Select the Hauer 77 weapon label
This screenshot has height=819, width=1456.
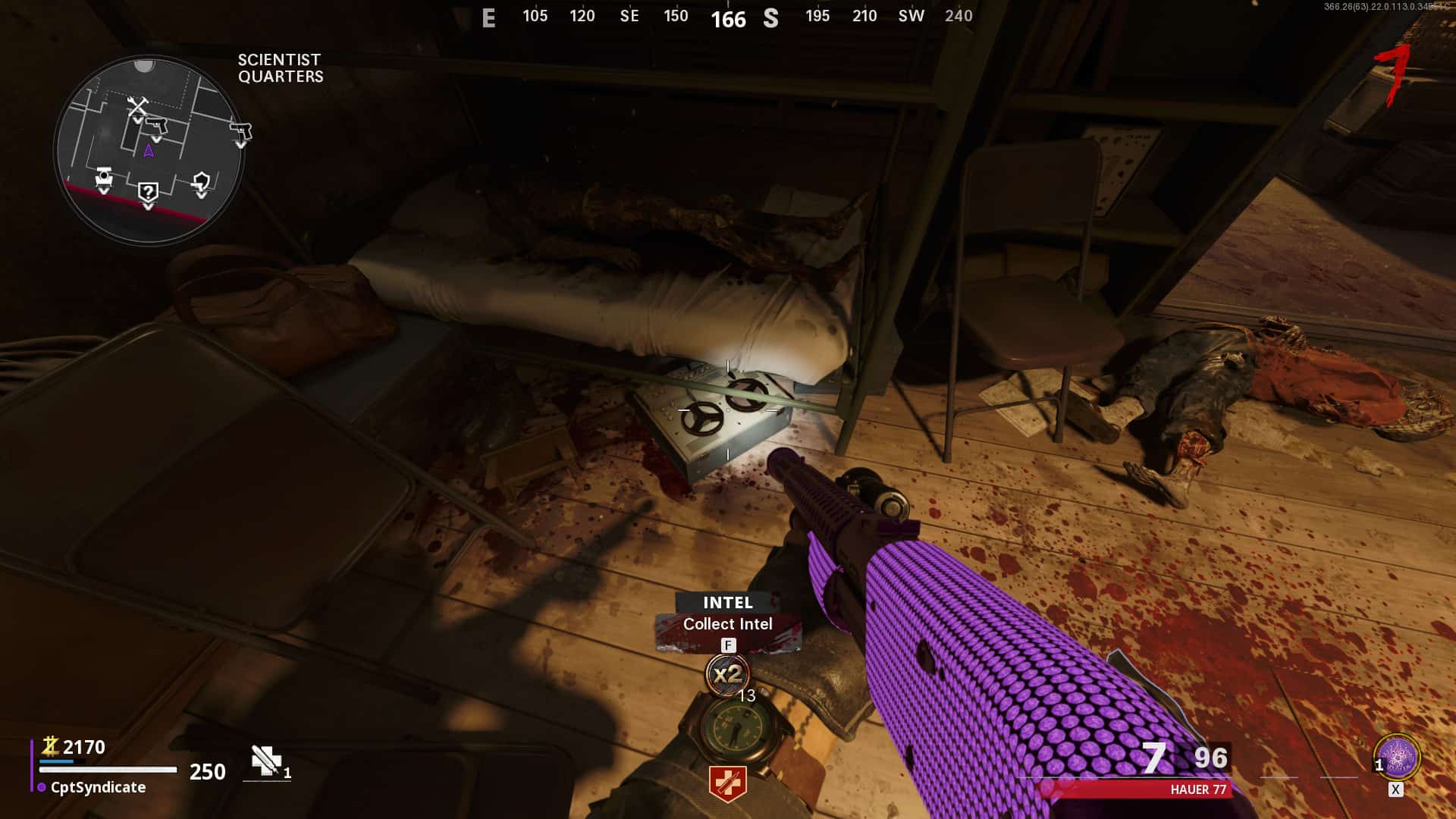point(1197,789)
